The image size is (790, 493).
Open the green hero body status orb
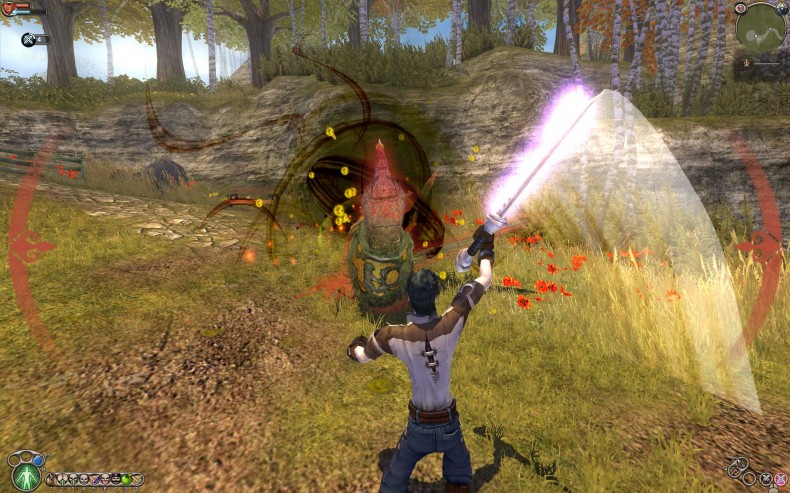pyautogui.click(x=26, y=476)
